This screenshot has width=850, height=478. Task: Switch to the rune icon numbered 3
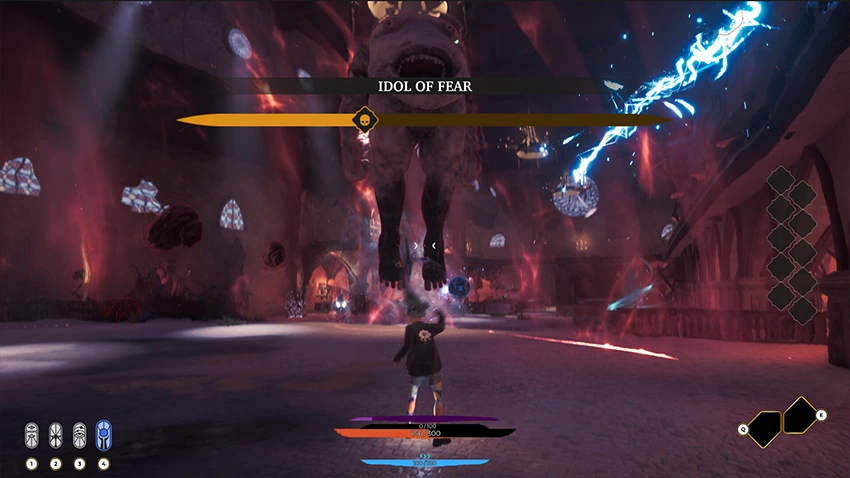tap(79, 434)
